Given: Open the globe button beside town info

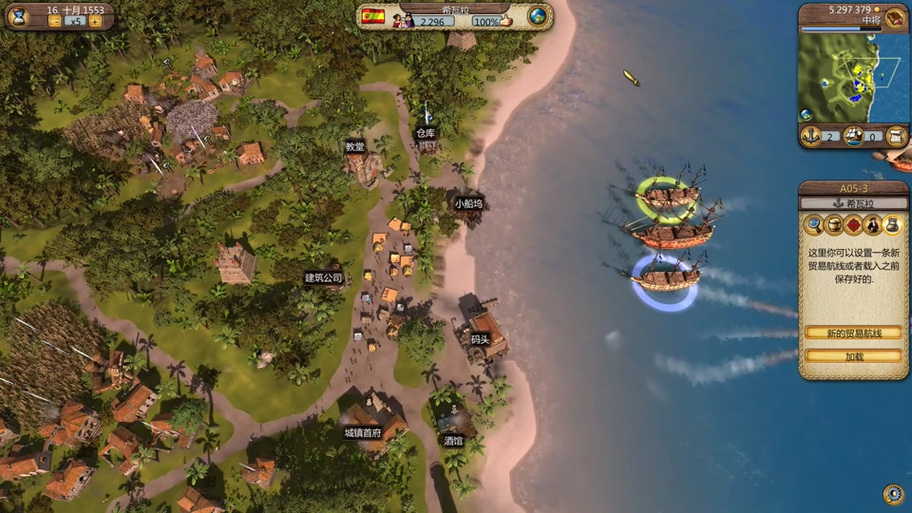Looking at the screenshot, I should point(538,17).
